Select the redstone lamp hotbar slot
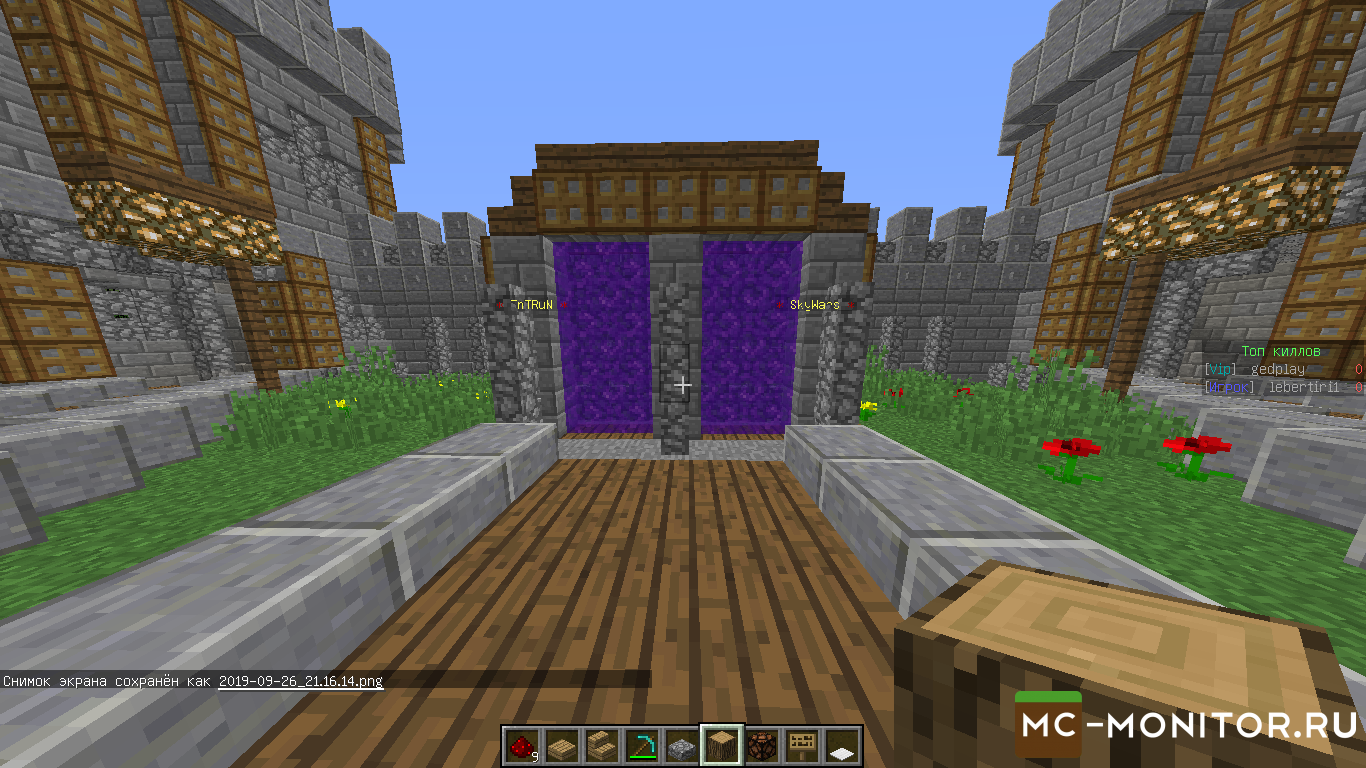Viewport: 1366px width, 768px height. click(762, 746)
